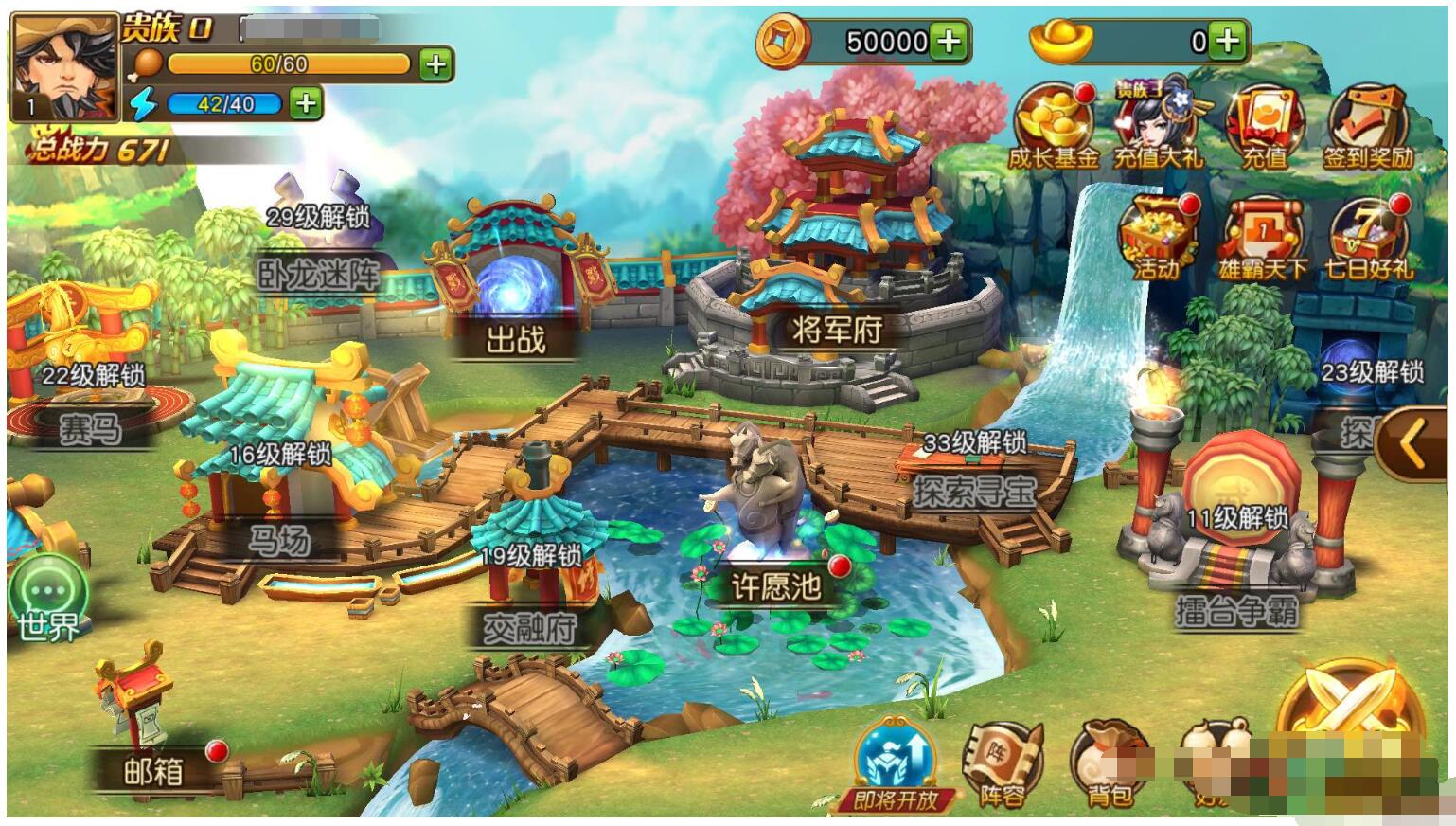This screenshot has height=826, width=1456.
Task: Open the 成长基金 growth fund icon
Action: click(1053, 127)
